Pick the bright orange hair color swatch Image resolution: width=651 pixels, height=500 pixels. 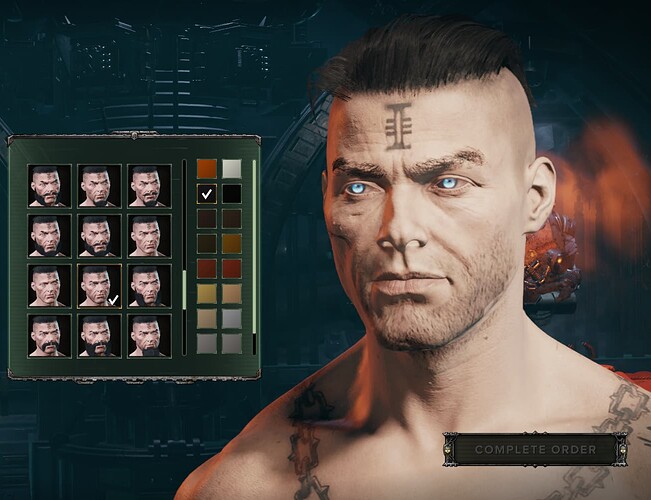pos(207,169)
